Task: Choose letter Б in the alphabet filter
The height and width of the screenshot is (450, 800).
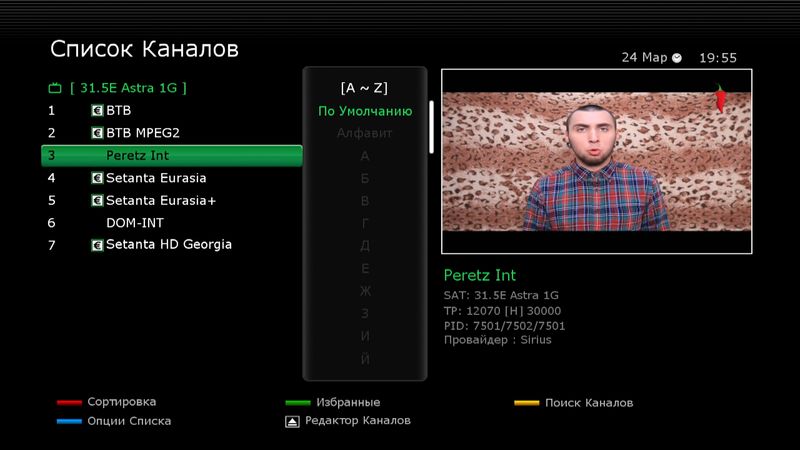Action: (x=365, y=178)
